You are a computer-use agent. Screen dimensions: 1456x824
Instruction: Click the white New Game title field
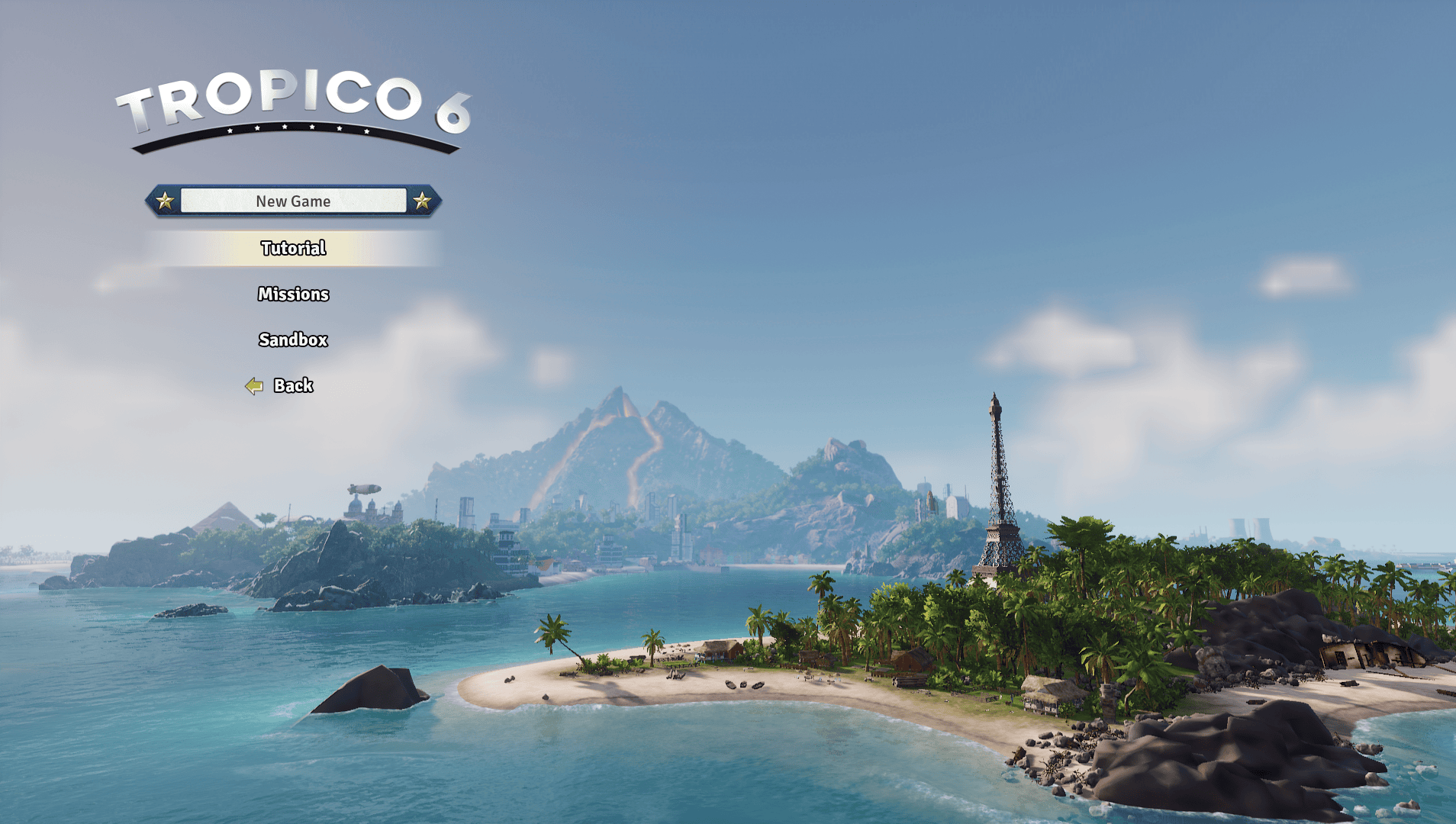(x=294, y=200)
